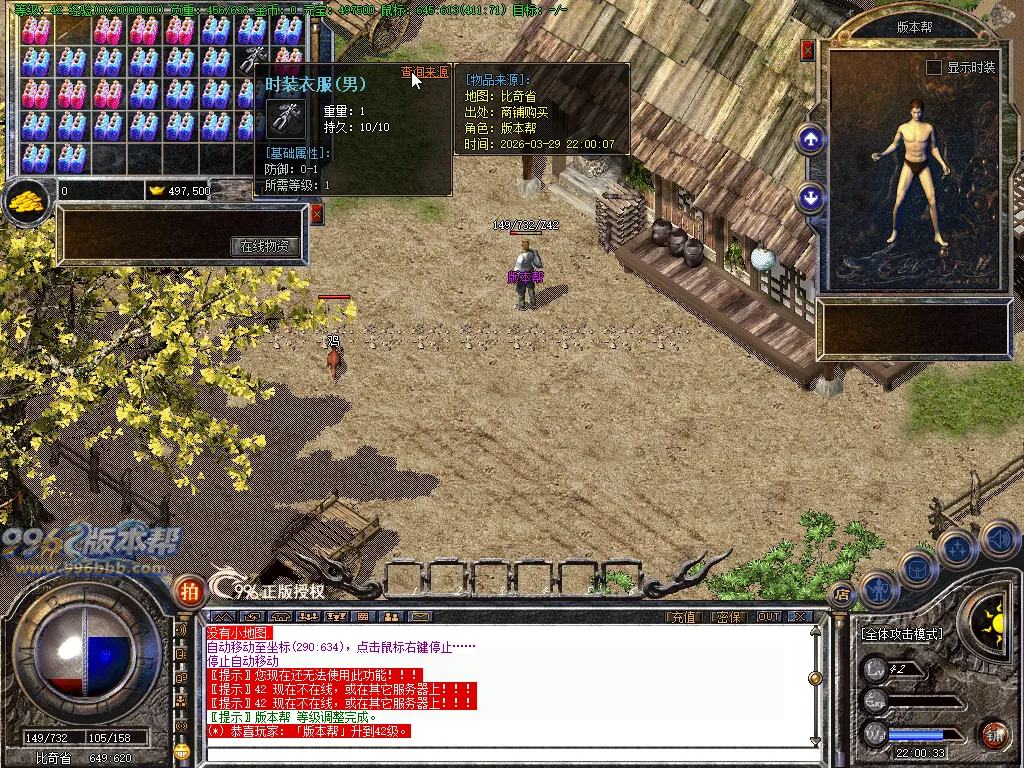Image resolution: width=1024 pixels, height=768 pixels.
Task: Open the 拍 auction button
Action: click(x=187, y=591)
